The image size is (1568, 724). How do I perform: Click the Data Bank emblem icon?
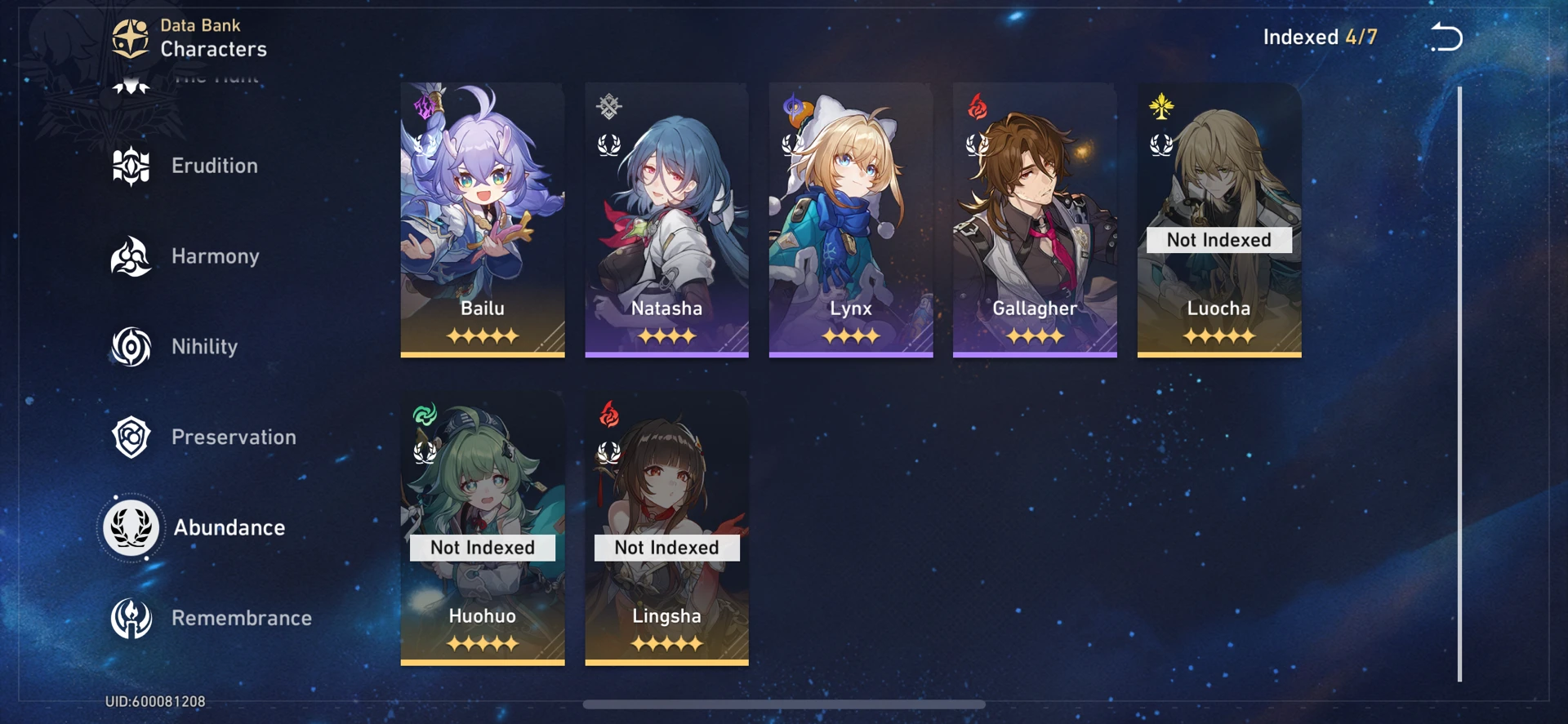click(130, 36)
